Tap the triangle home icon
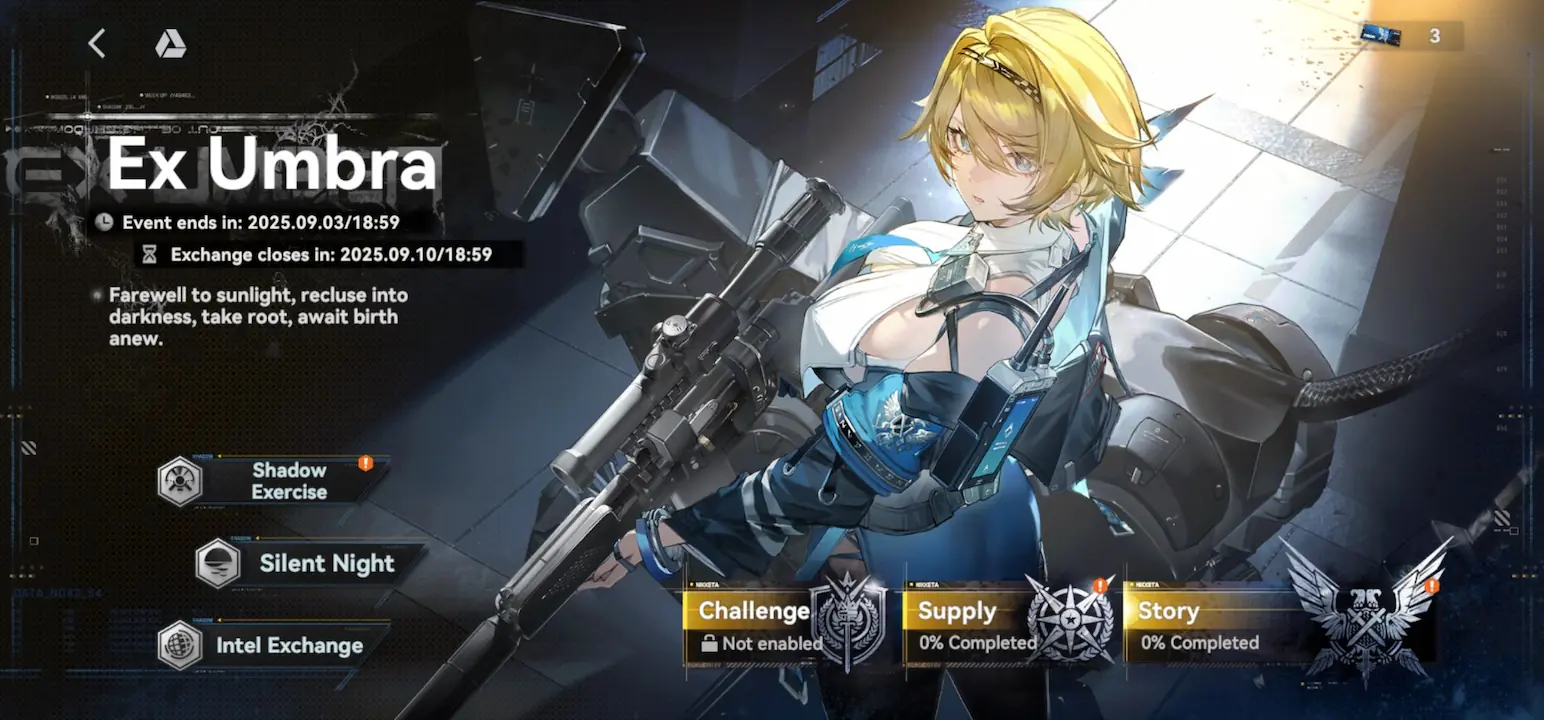Image resolution: width=1544 pixels, height=720 pixels. pyautogui.click(x=170, y=44)
